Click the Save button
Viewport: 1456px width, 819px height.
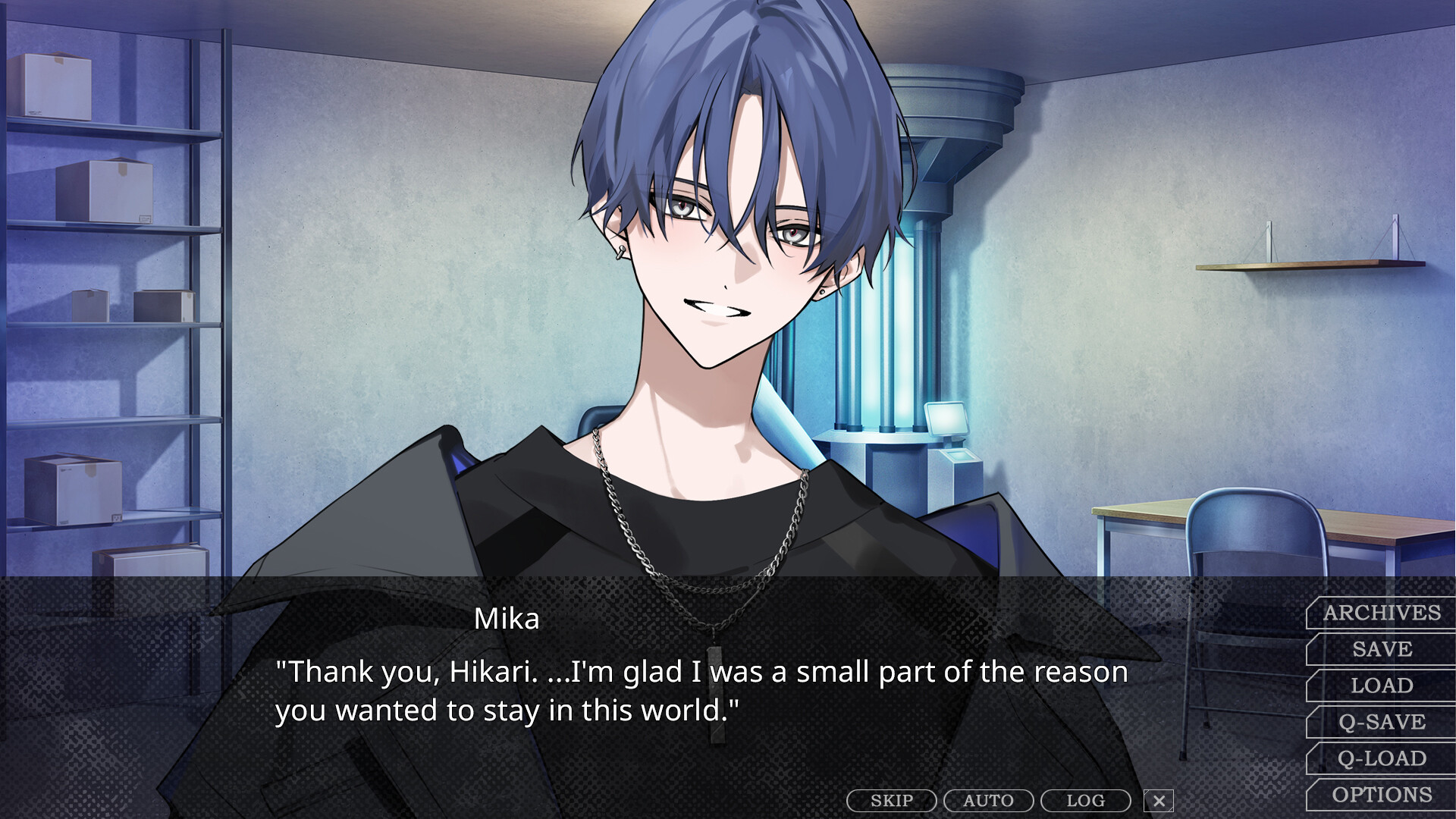(x=1382, y=649)
